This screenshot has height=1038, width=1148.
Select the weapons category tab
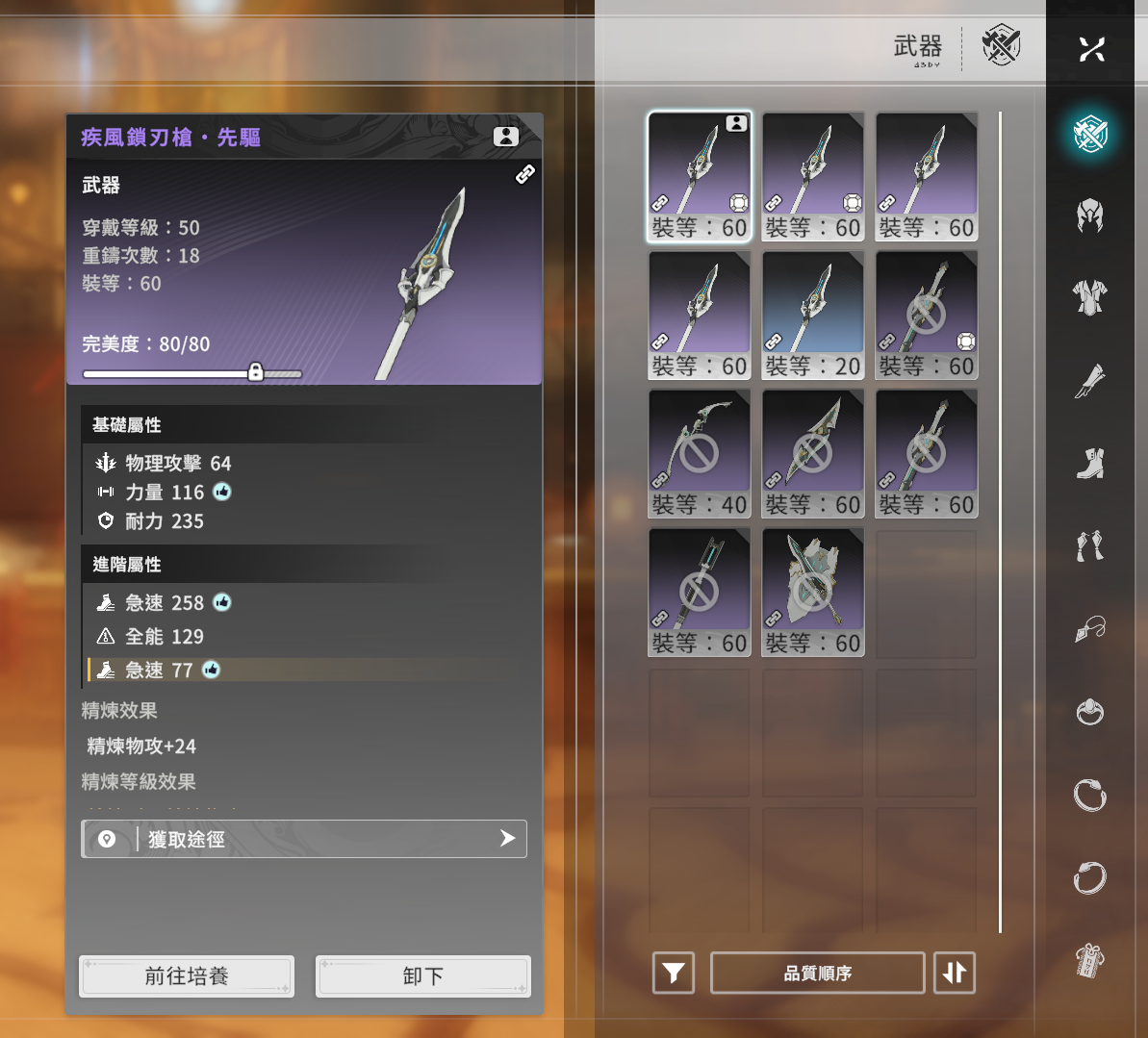pos(1090,134)
